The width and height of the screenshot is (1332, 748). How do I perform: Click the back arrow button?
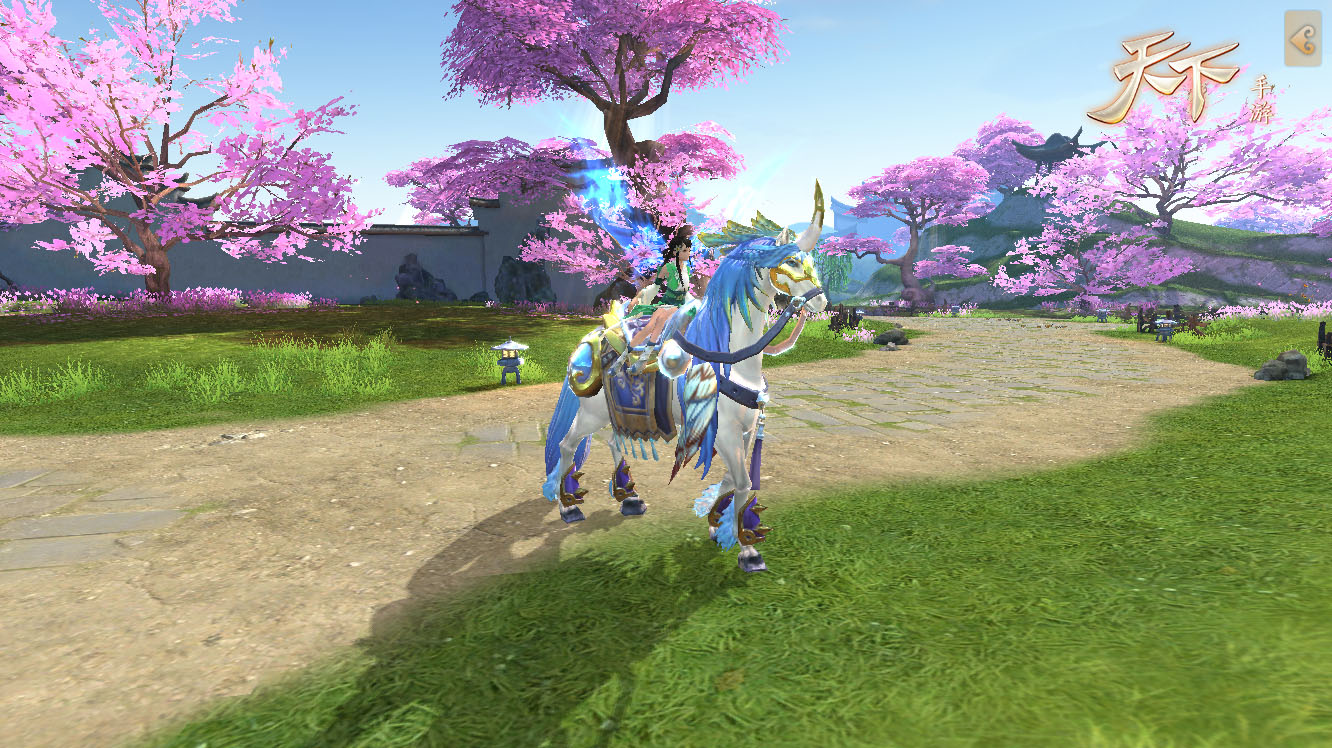click(x=1302, y=40)
